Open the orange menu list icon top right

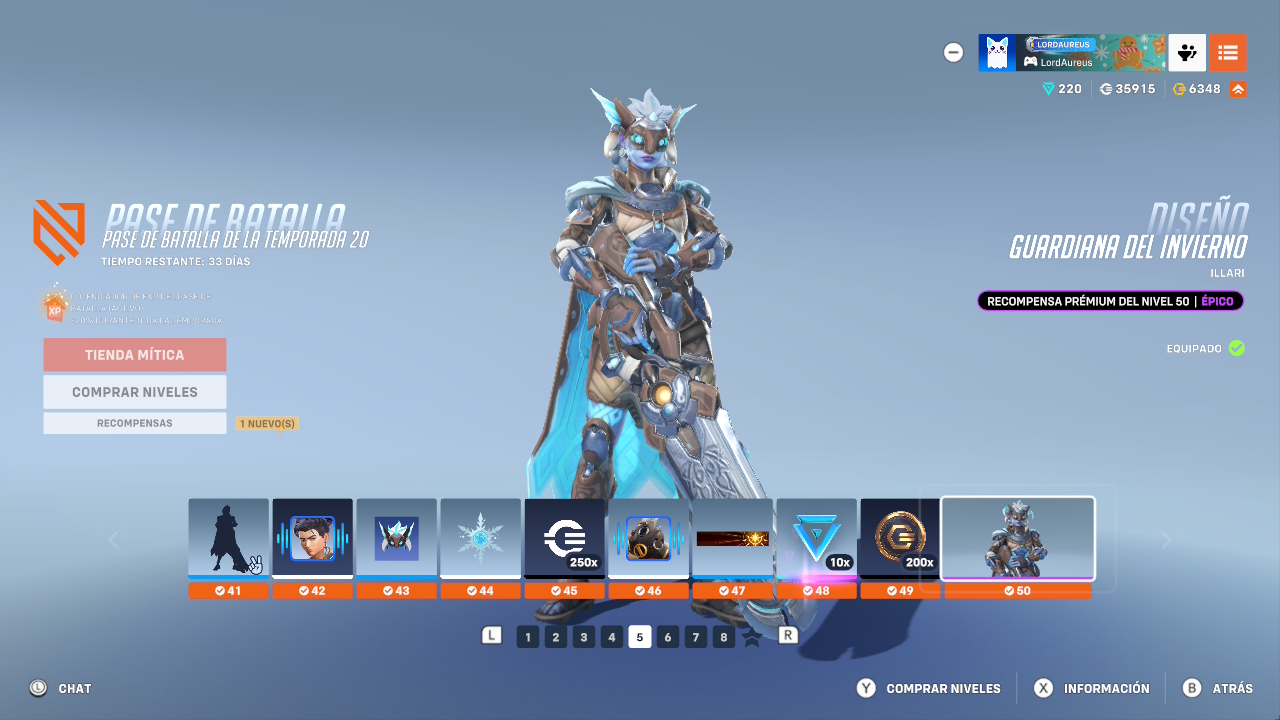(1228, 52)
